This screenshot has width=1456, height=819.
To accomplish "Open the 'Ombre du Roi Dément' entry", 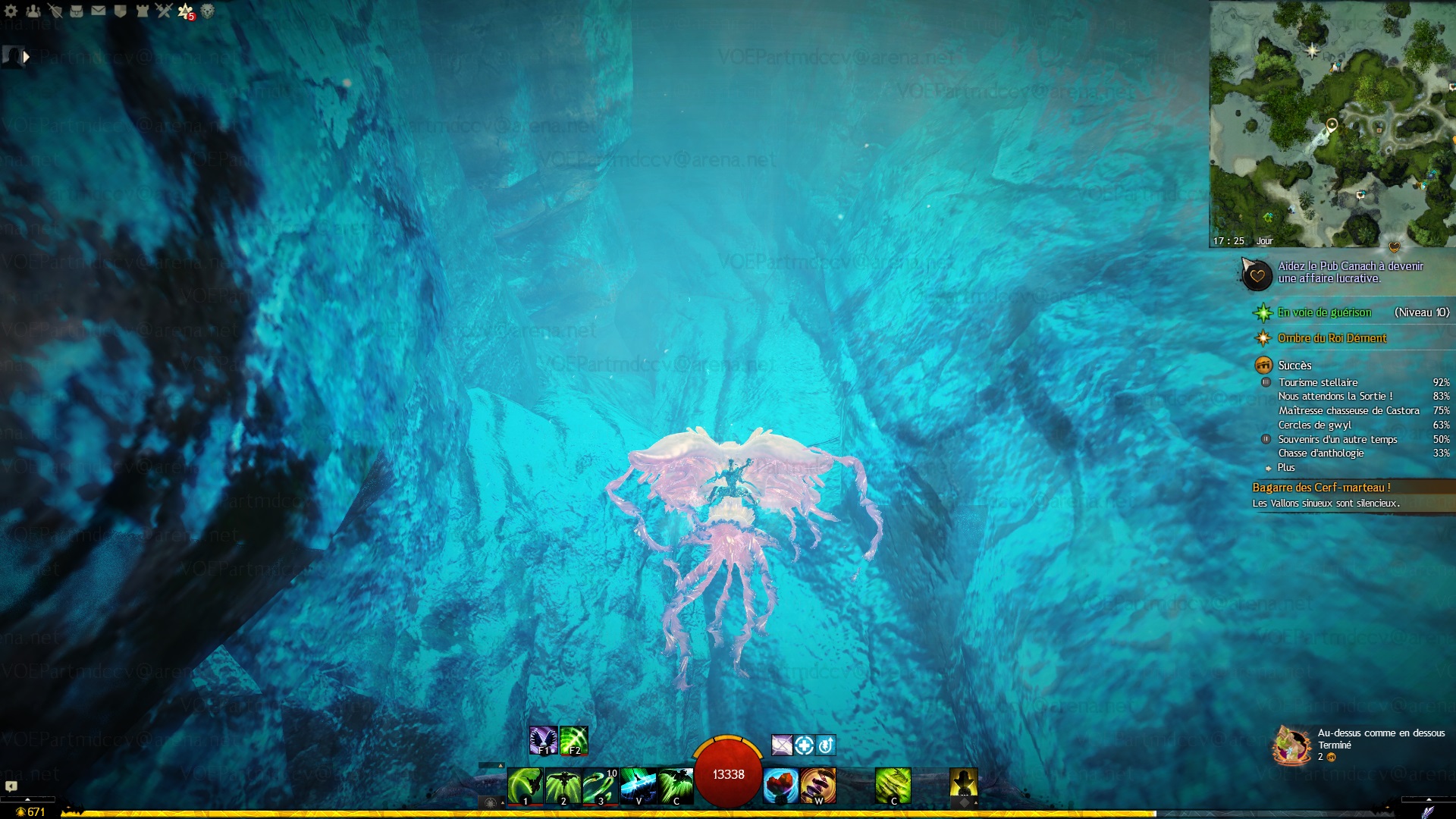I will pos(1332,338).
